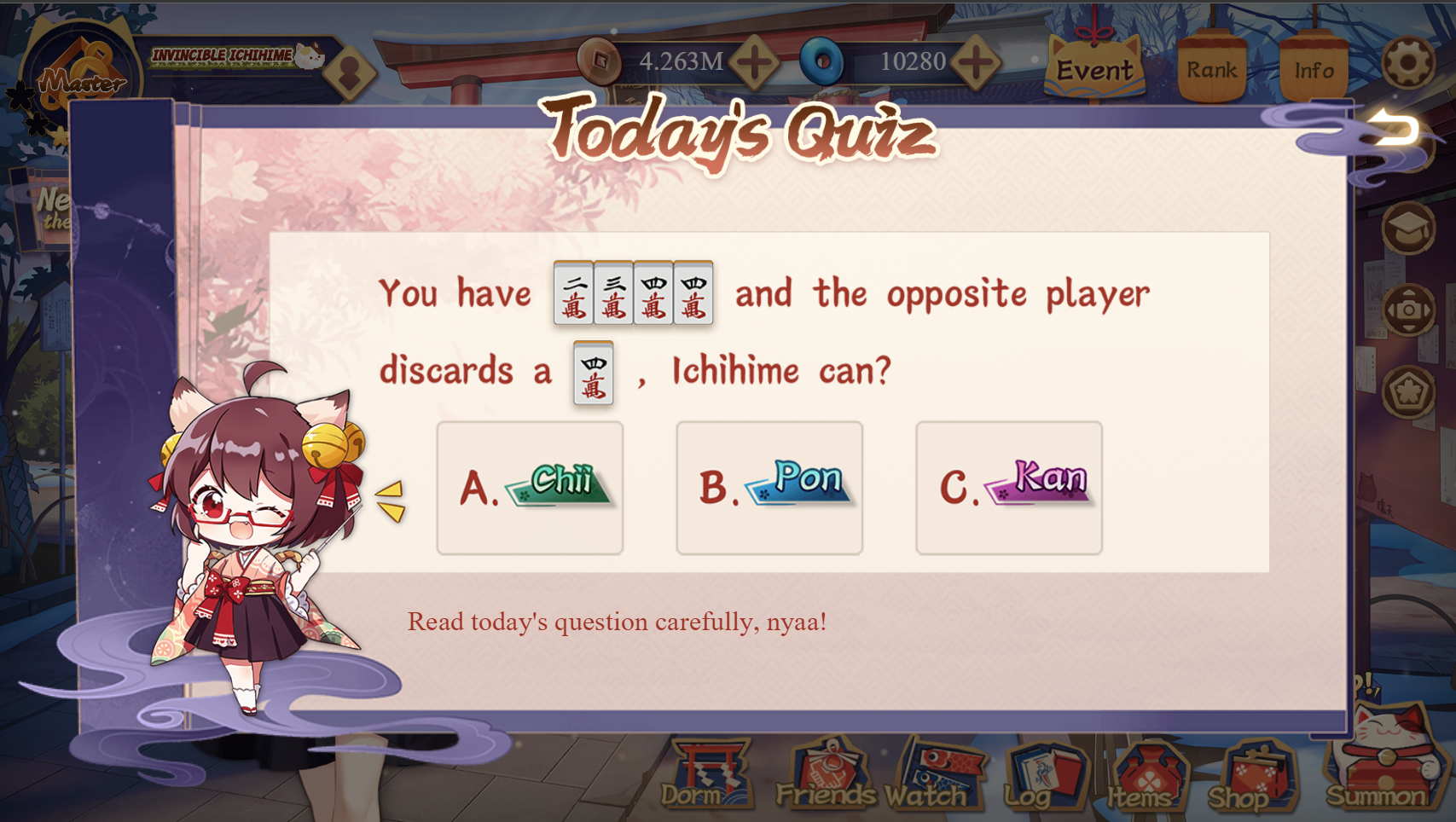Open the Event menu

1095,67
